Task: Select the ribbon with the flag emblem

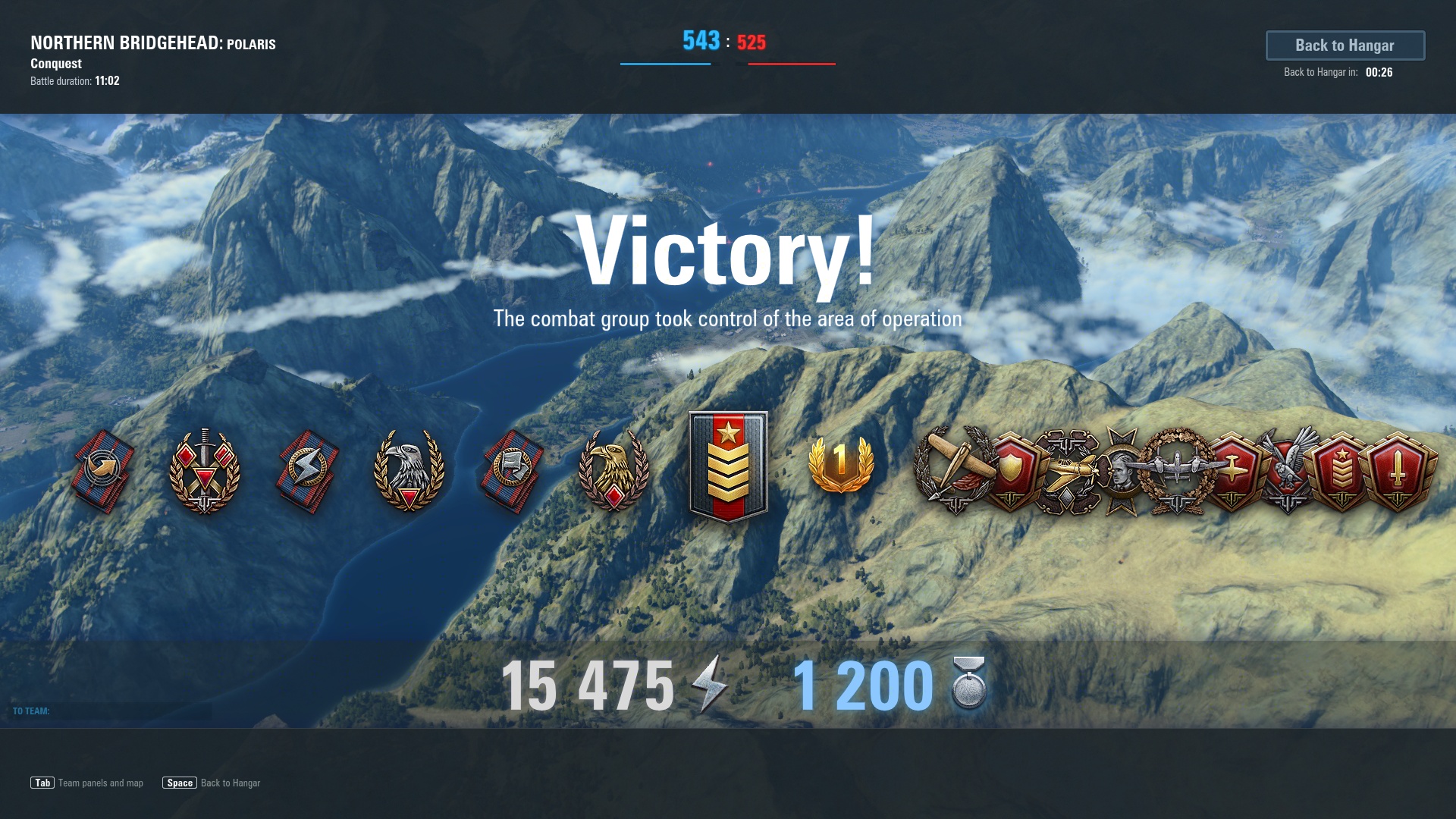Action: (x=512, y=470)
